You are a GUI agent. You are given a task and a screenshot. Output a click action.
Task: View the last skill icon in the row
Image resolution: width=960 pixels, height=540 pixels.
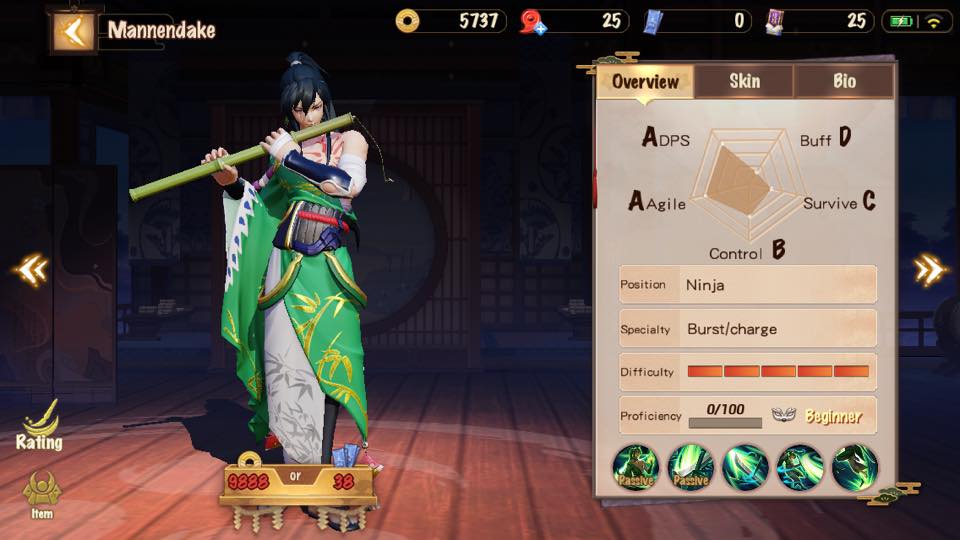[854, 467]
